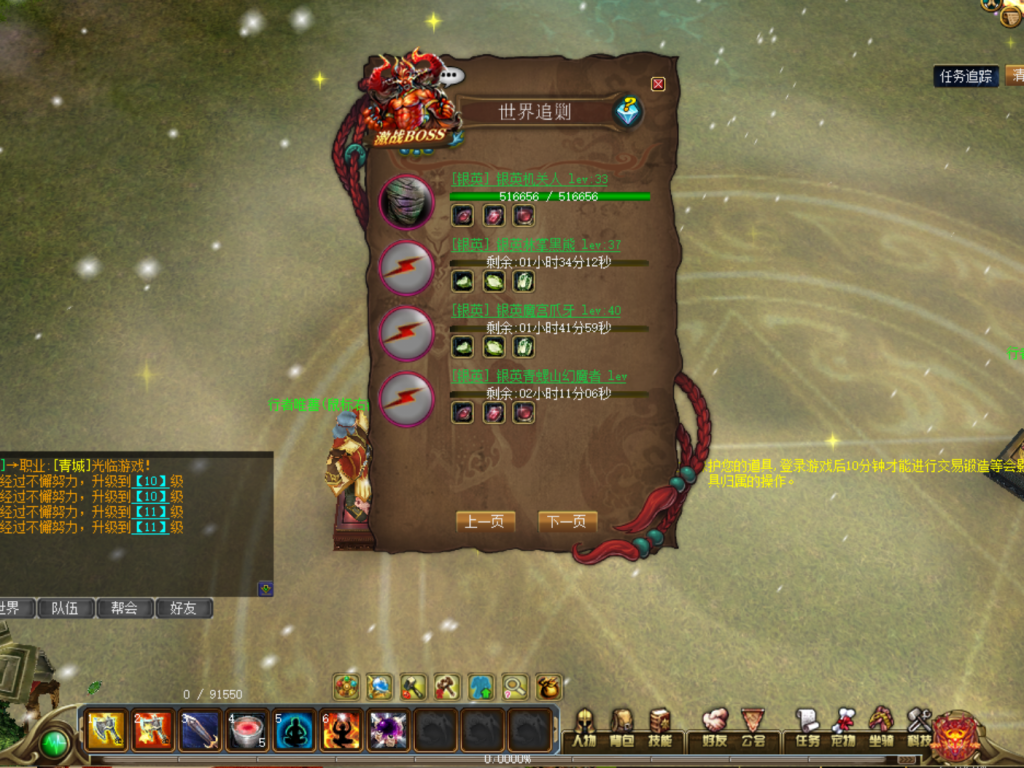The height and width of the screenshot is (768, 1024).
Task: Switch to the 好友 chat tab
Action: 184,608
